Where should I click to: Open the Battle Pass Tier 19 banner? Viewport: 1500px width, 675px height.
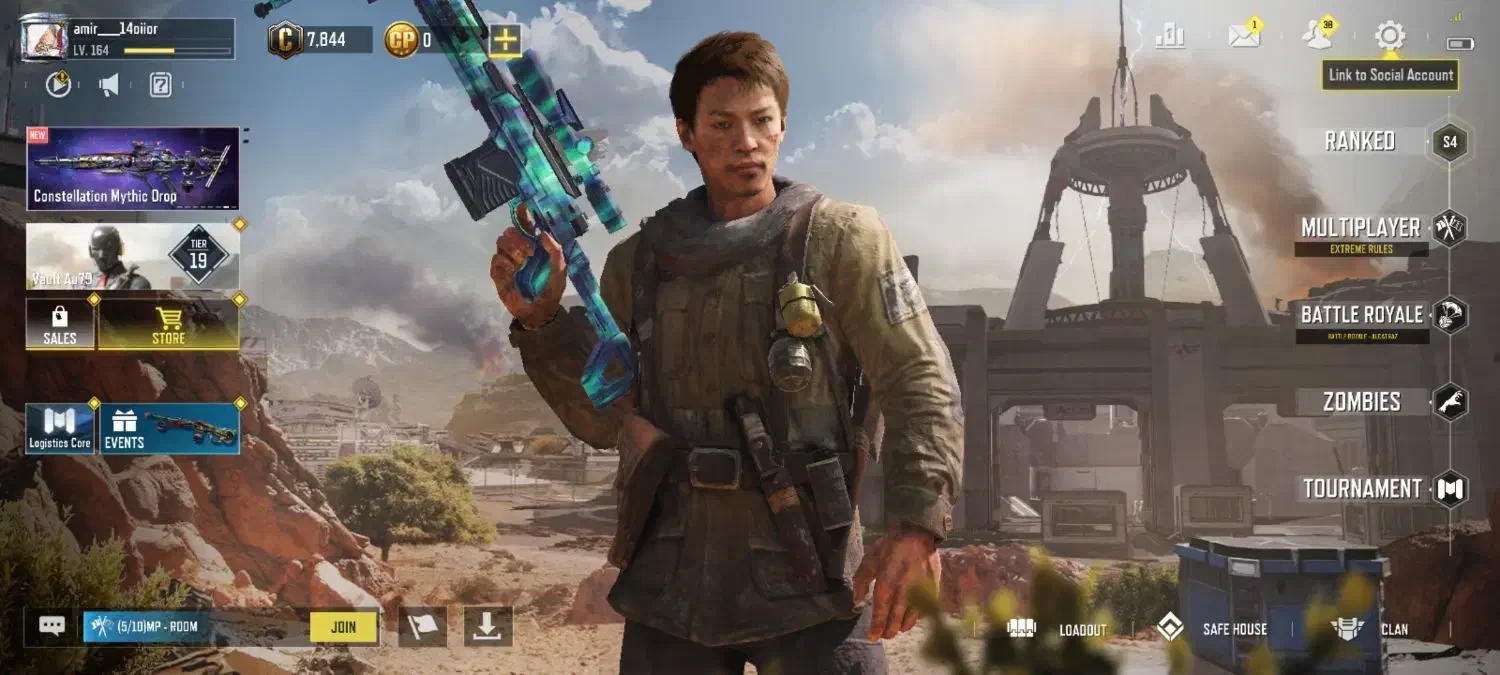(x=133, y=256)
